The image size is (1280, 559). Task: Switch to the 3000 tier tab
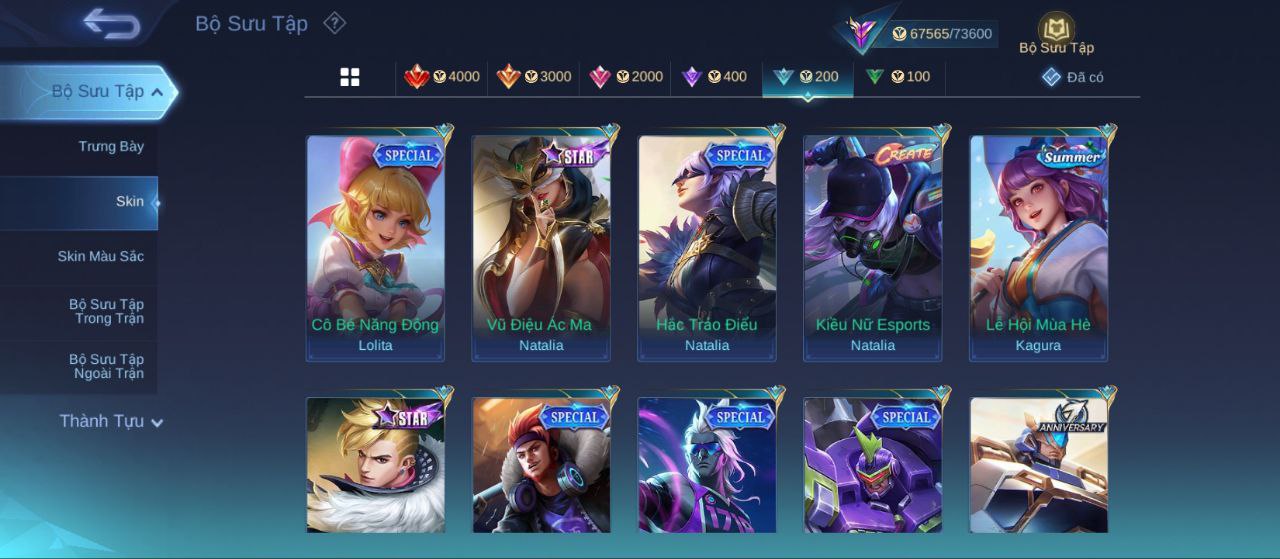pos(534,77)
